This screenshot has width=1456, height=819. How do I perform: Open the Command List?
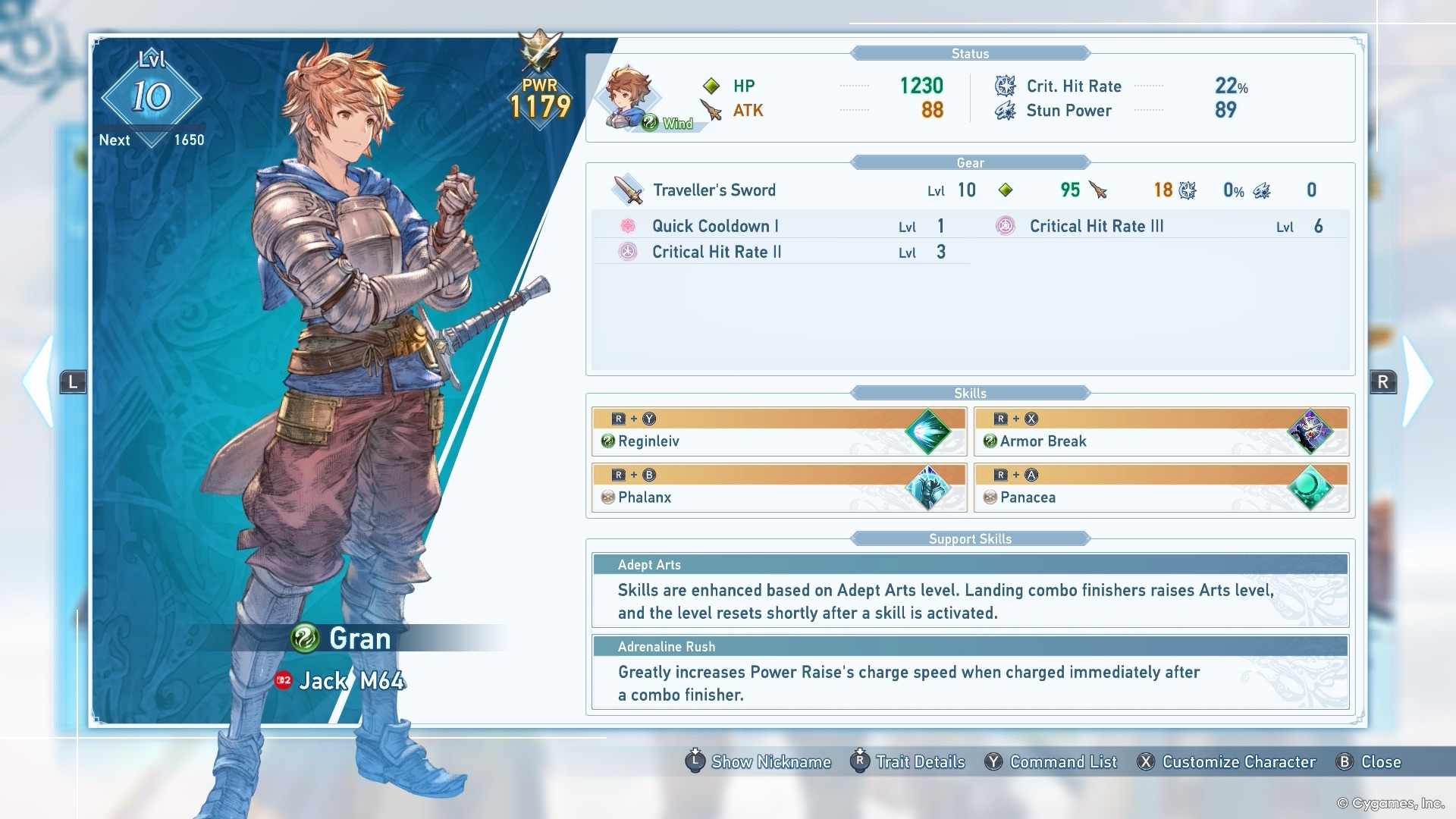coord(1051,762)
